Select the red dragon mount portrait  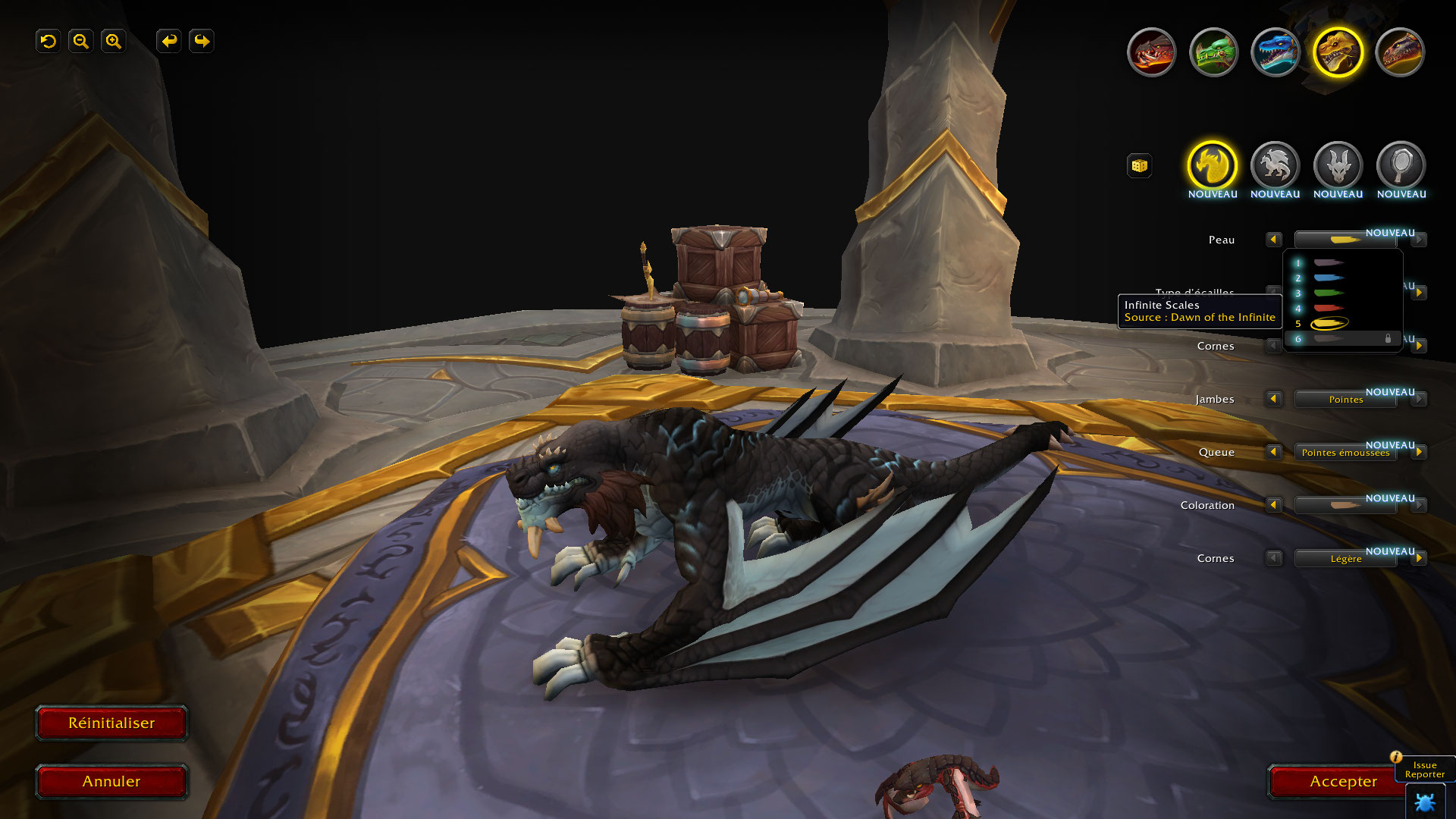click(x=1151, y=52)
